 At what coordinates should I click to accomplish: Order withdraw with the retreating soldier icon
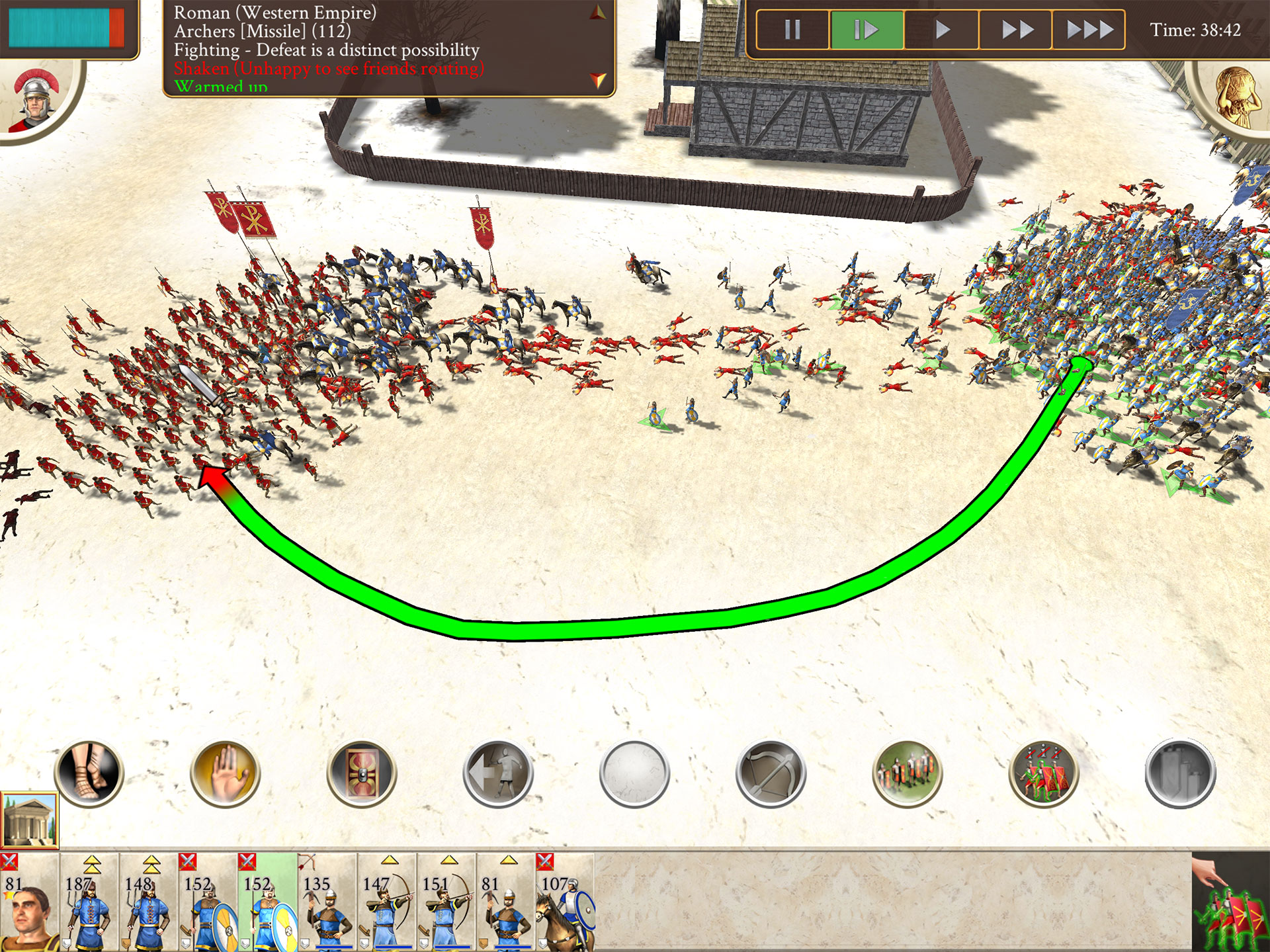(x=498, y=773)
